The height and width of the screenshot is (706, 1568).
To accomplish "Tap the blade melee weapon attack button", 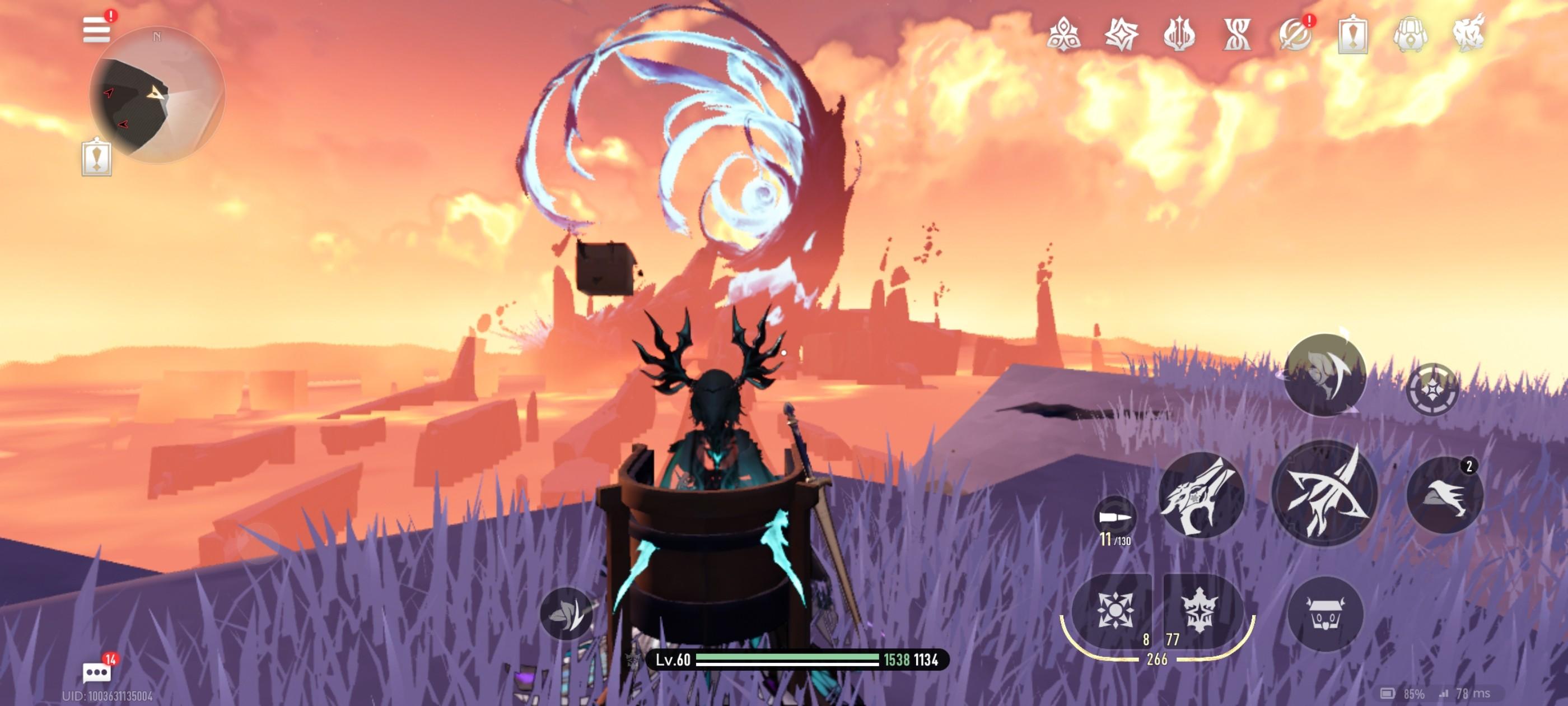I will 1200,495.
